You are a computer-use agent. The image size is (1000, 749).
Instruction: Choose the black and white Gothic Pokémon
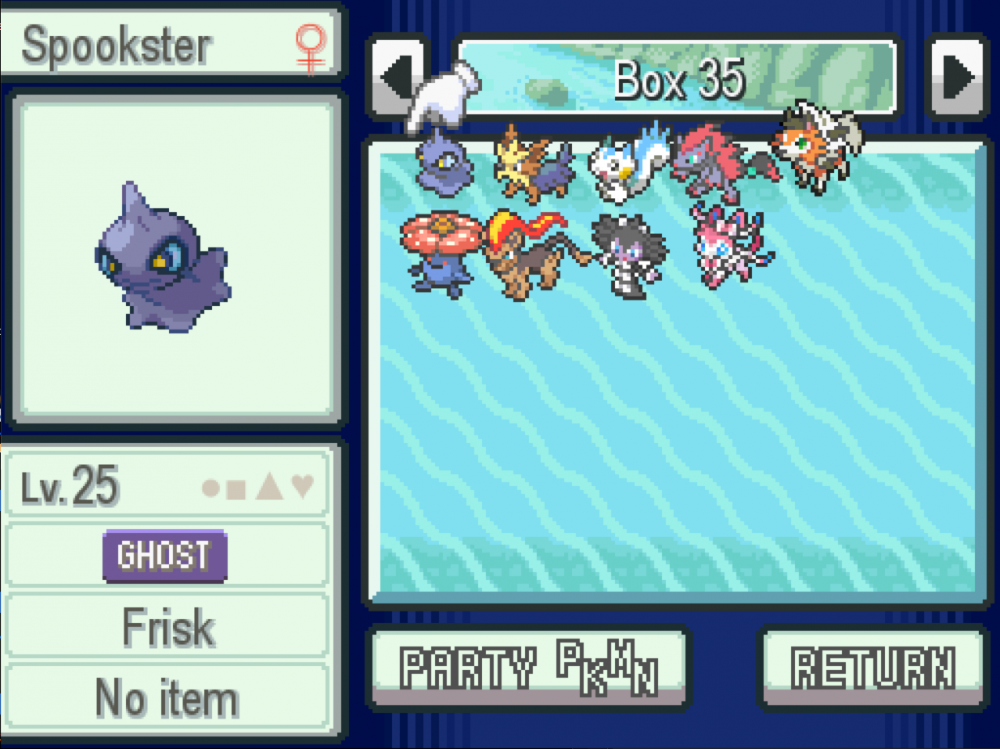pos(625,252)
